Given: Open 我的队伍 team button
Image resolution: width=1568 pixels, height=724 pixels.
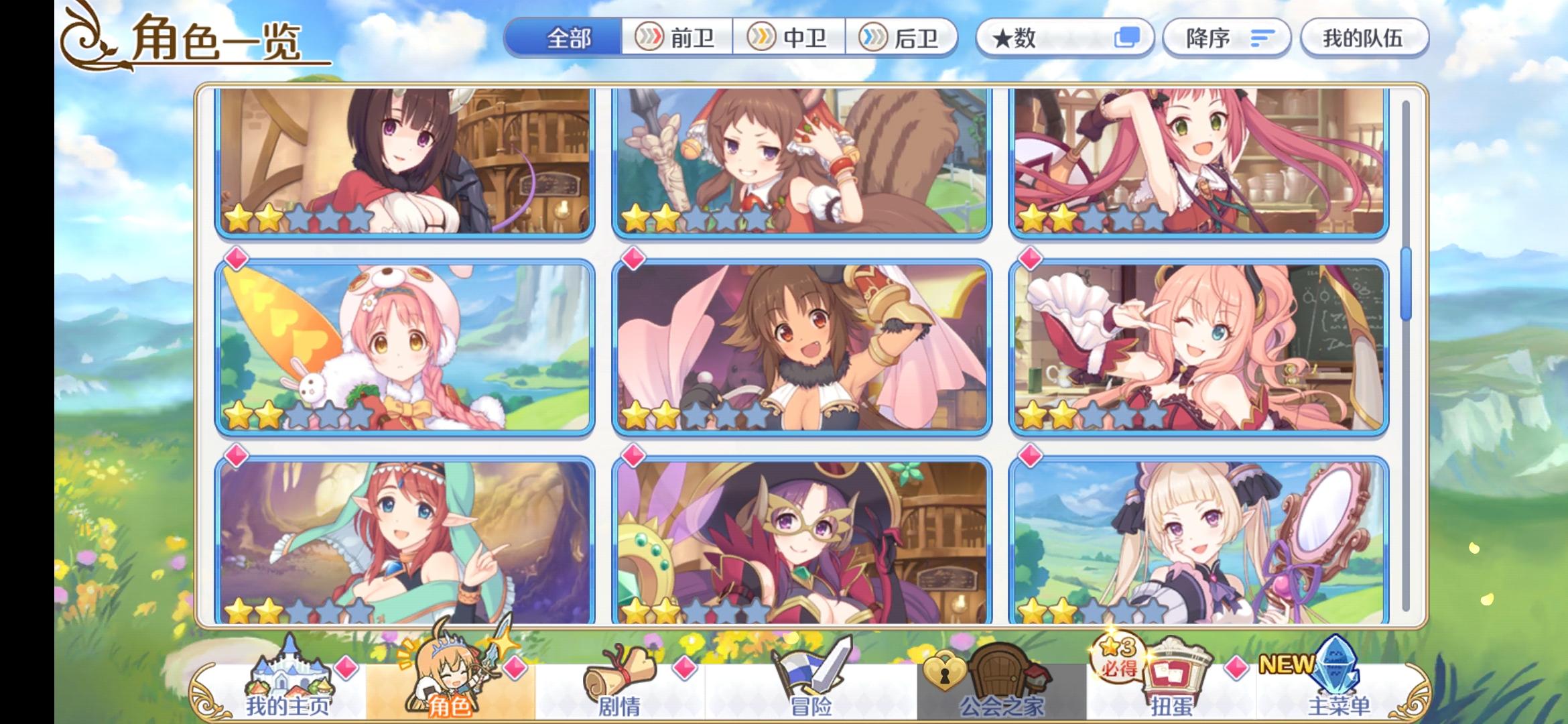Looking at the screenshot, I should [x=1364, y=39].
